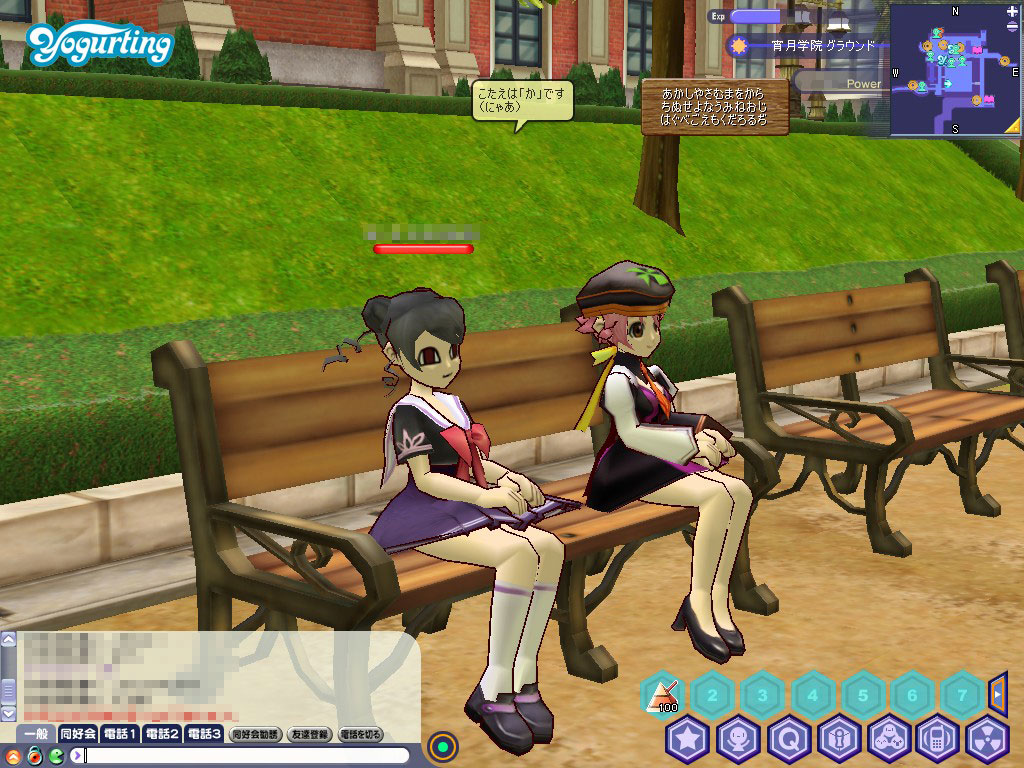1024x768 pixels.
Task: Switch to the 一般 chat tab
Action: (36, 734)
